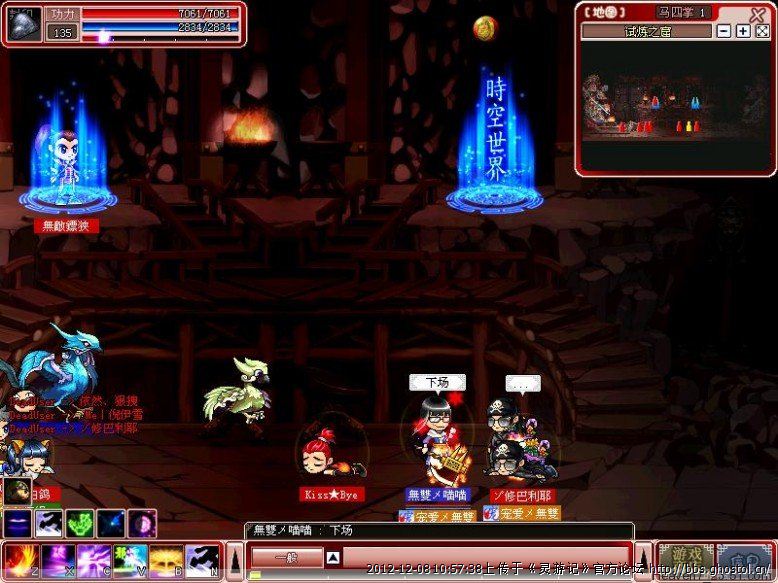The width and height of the screenshot is (778, 583).
Task: Use the white streak skill on N slot
Action: tap(203, 559)
